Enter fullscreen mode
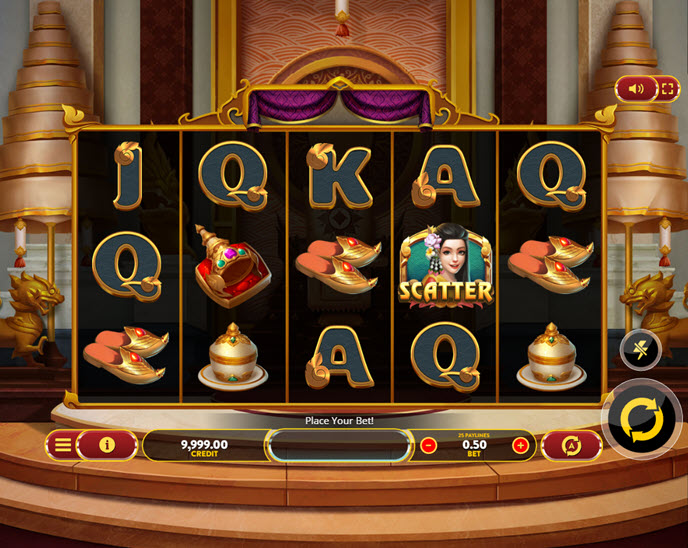The image size is (688, 548). [666, 89]
